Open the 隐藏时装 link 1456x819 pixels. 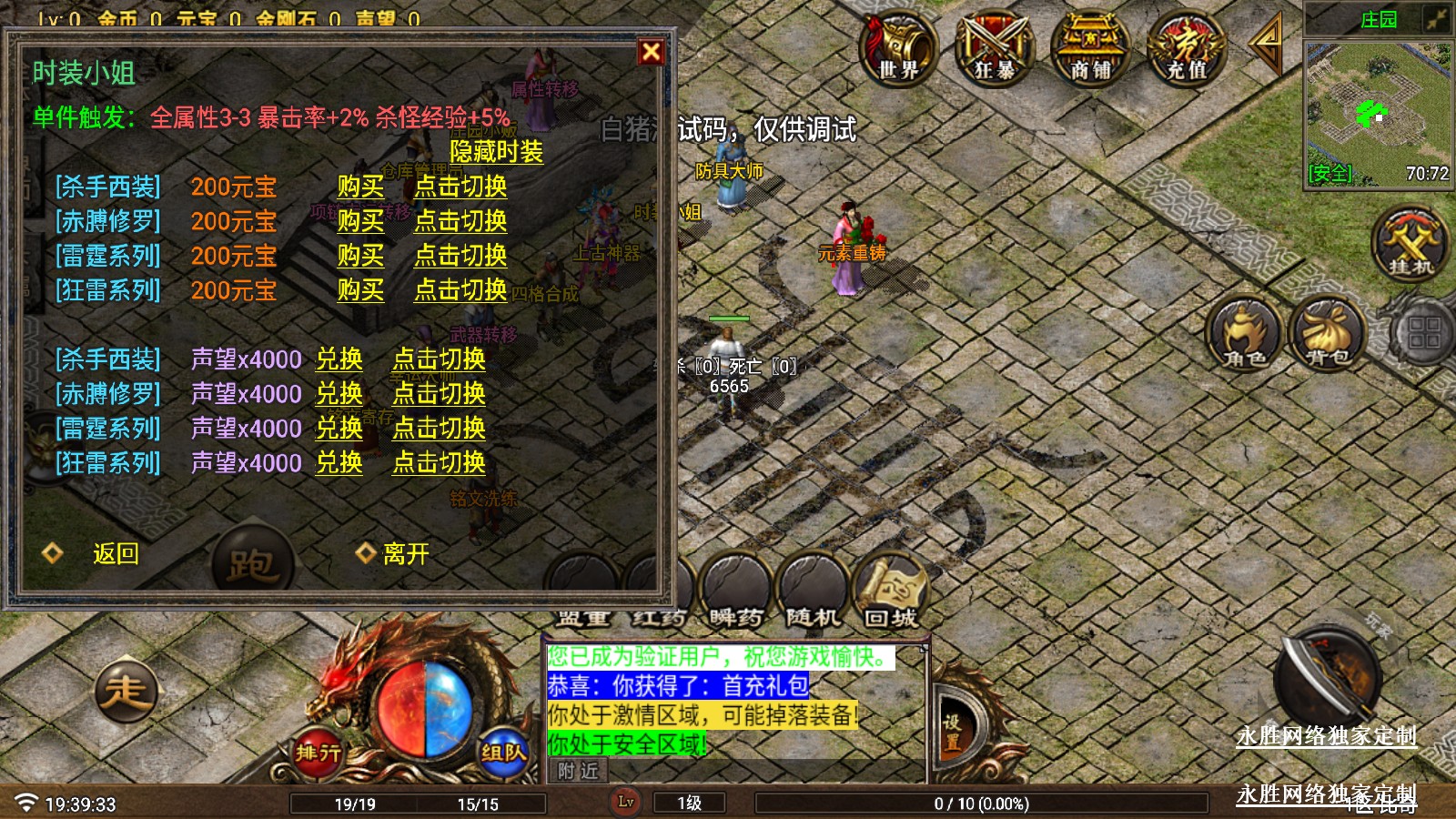[x=496, y=152]
